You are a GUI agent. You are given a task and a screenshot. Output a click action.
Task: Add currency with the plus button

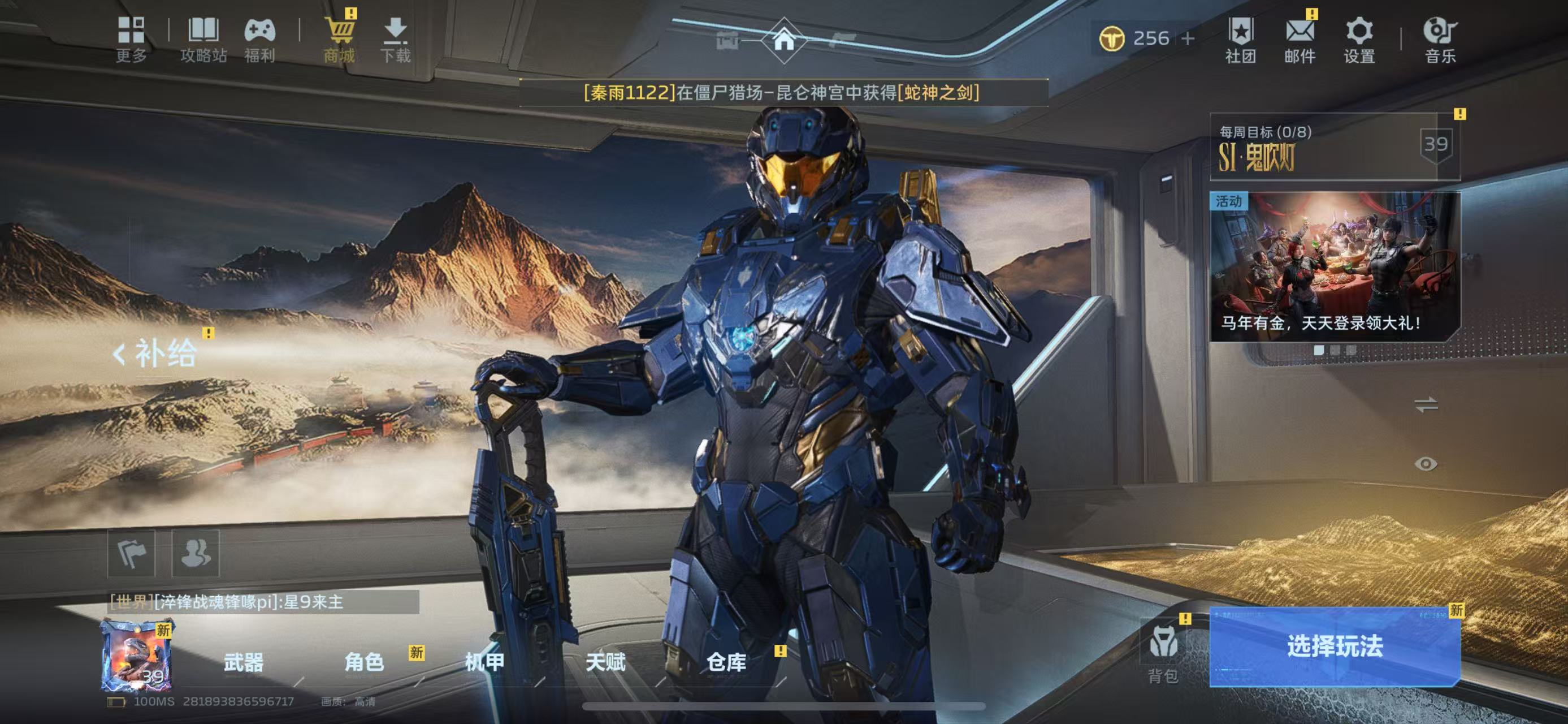(x=1188, y=38)
